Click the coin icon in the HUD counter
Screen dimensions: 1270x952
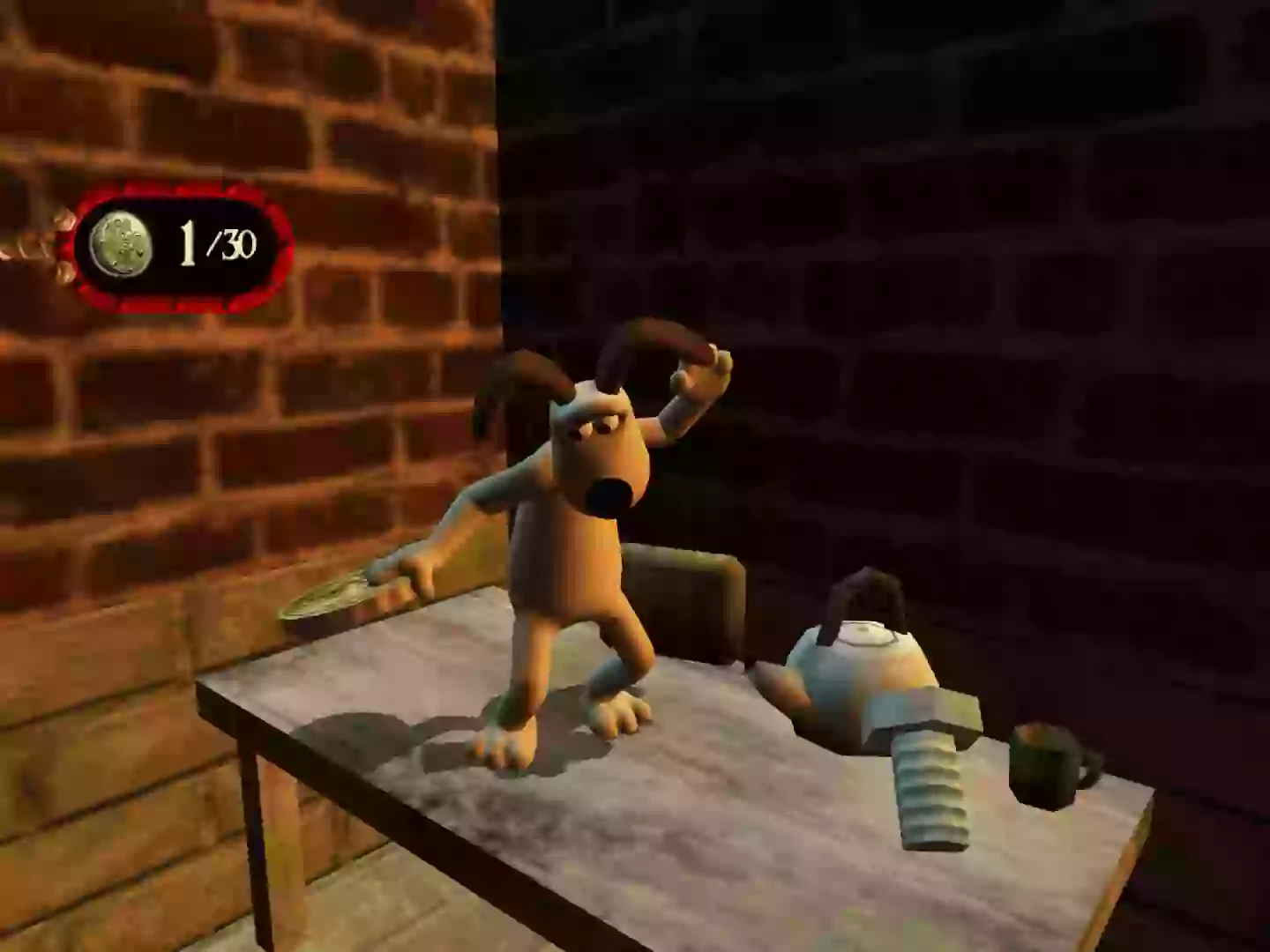[x=123, y=240]
